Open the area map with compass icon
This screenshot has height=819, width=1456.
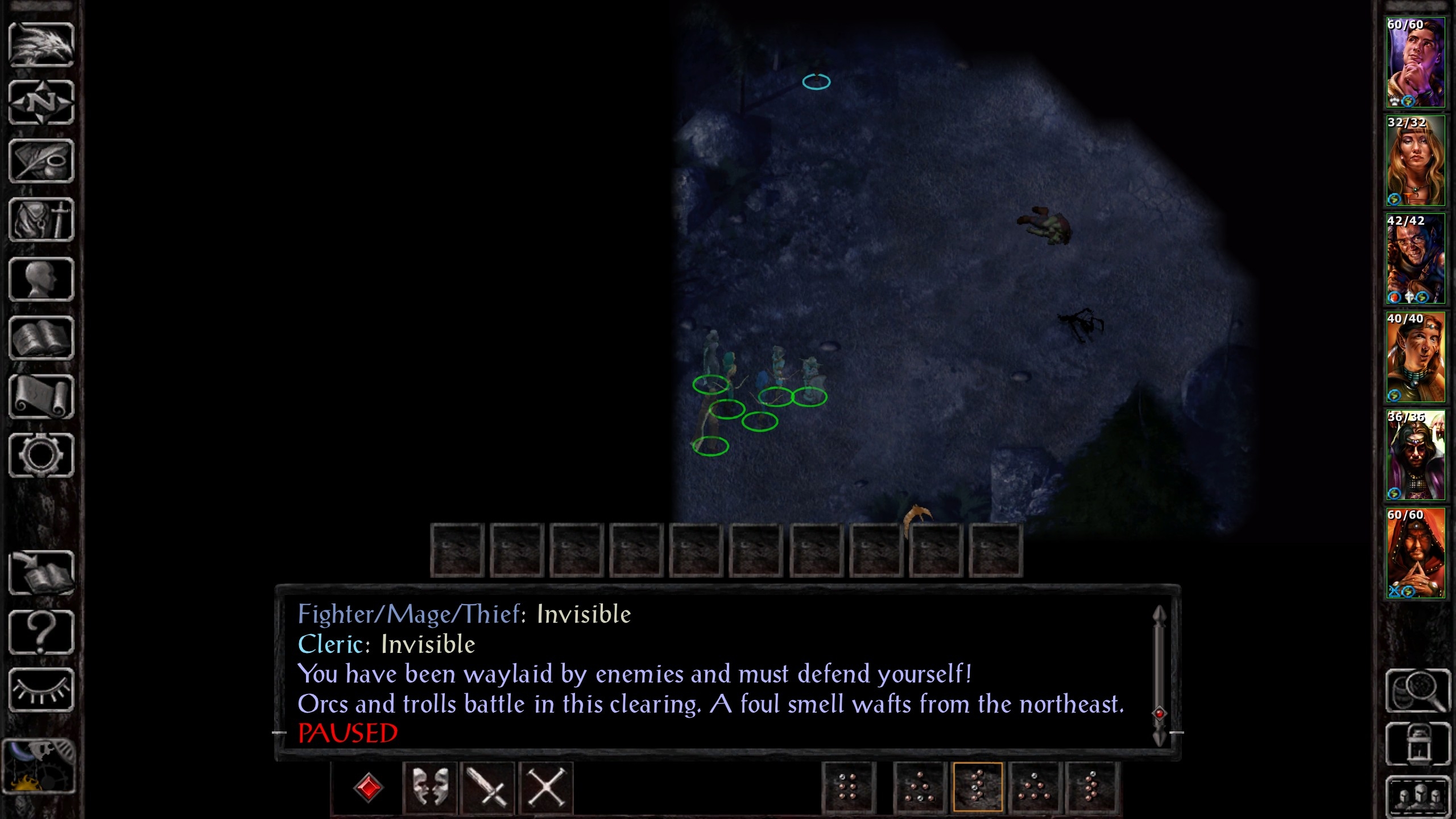click(42, 103)
